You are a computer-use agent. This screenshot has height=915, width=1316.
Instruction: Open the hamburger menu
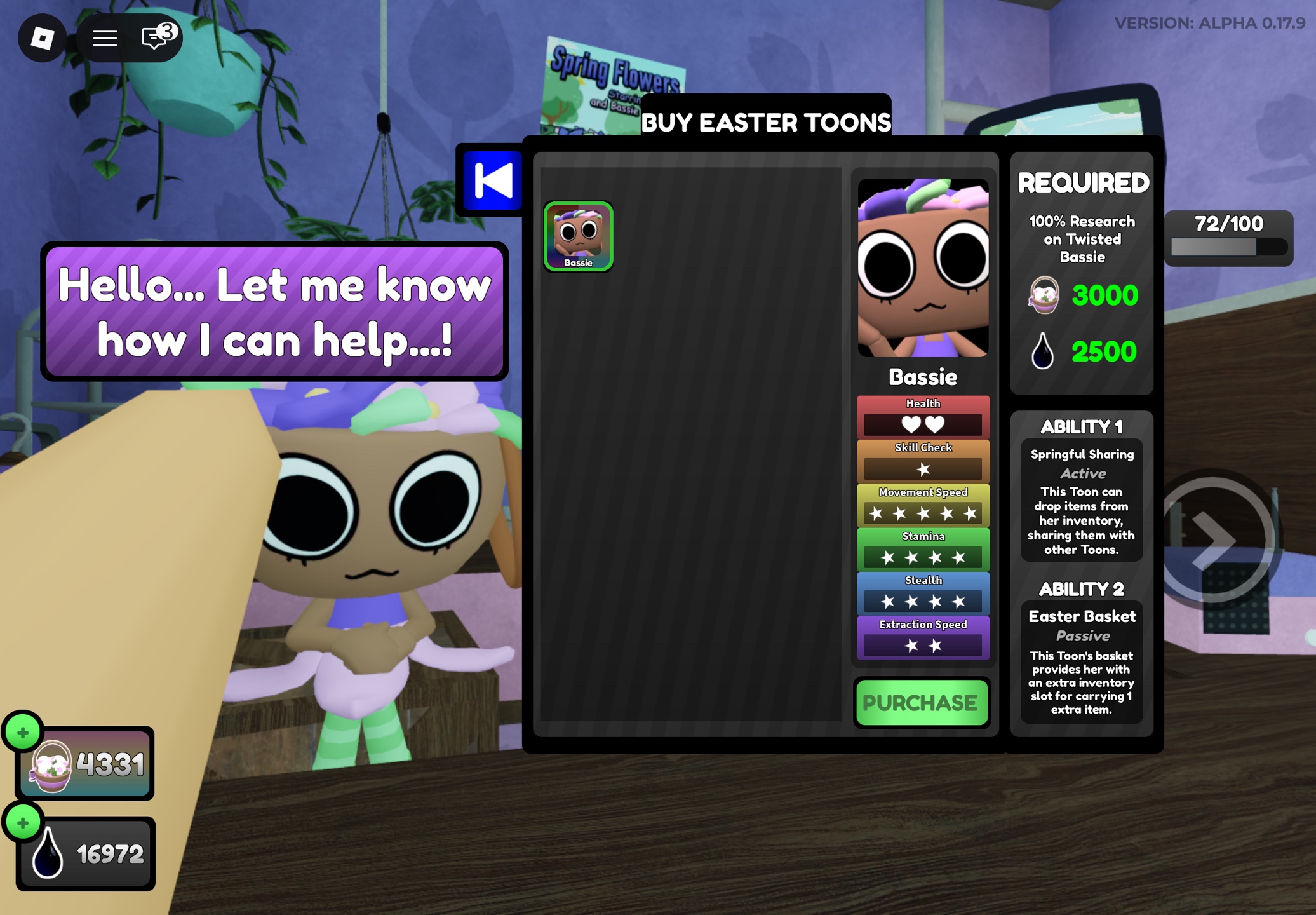[105, 38]
